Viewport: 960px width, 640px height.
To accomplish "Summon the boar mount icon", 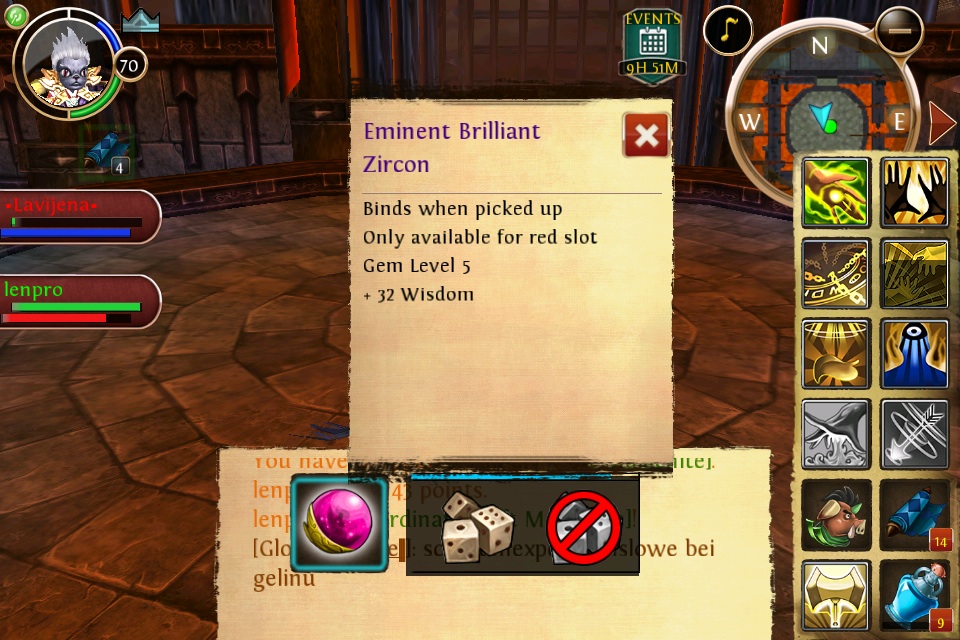I will [x=835, y=514].
